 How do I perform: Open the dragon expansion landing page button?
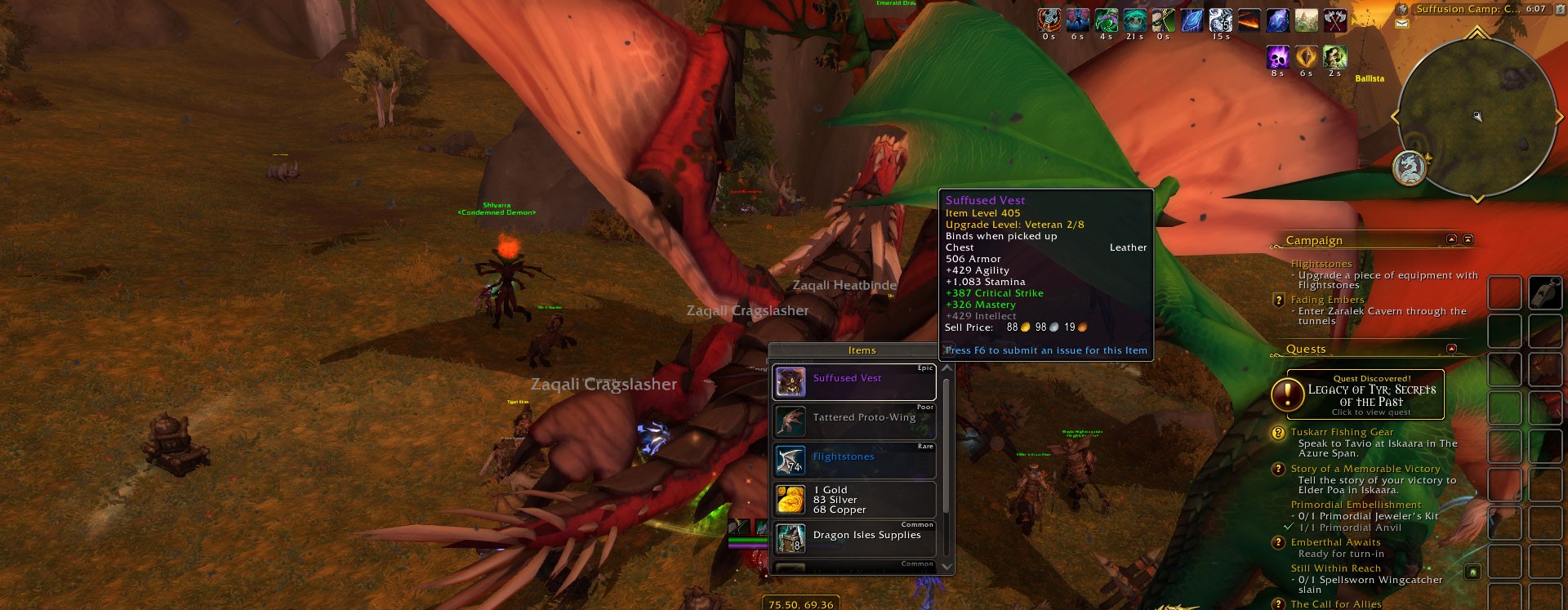pos(1409,168)
